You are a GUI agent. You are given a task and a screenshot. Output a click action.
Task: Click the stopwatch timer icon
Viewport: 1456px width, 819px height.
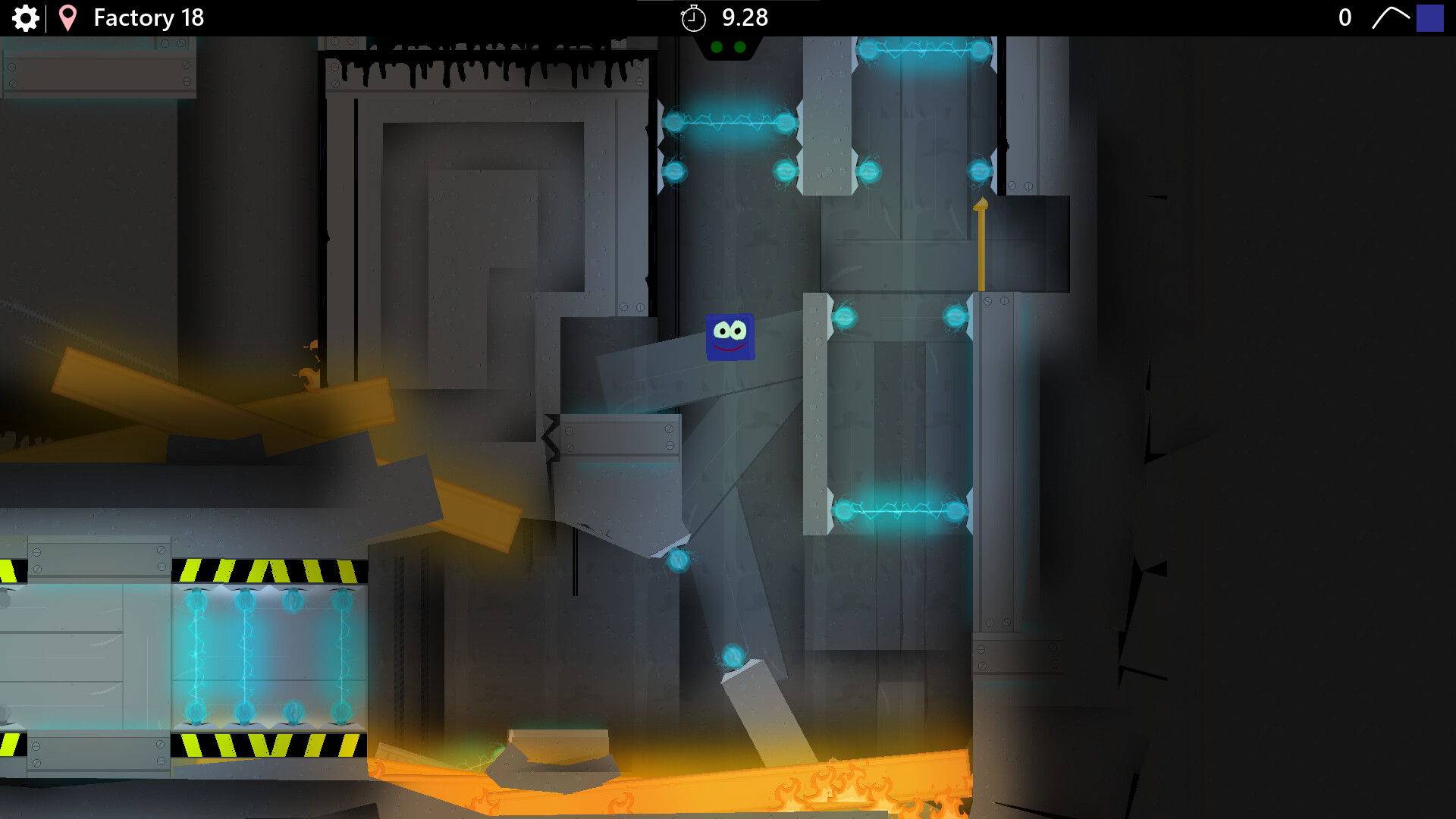tap(694, 17)
